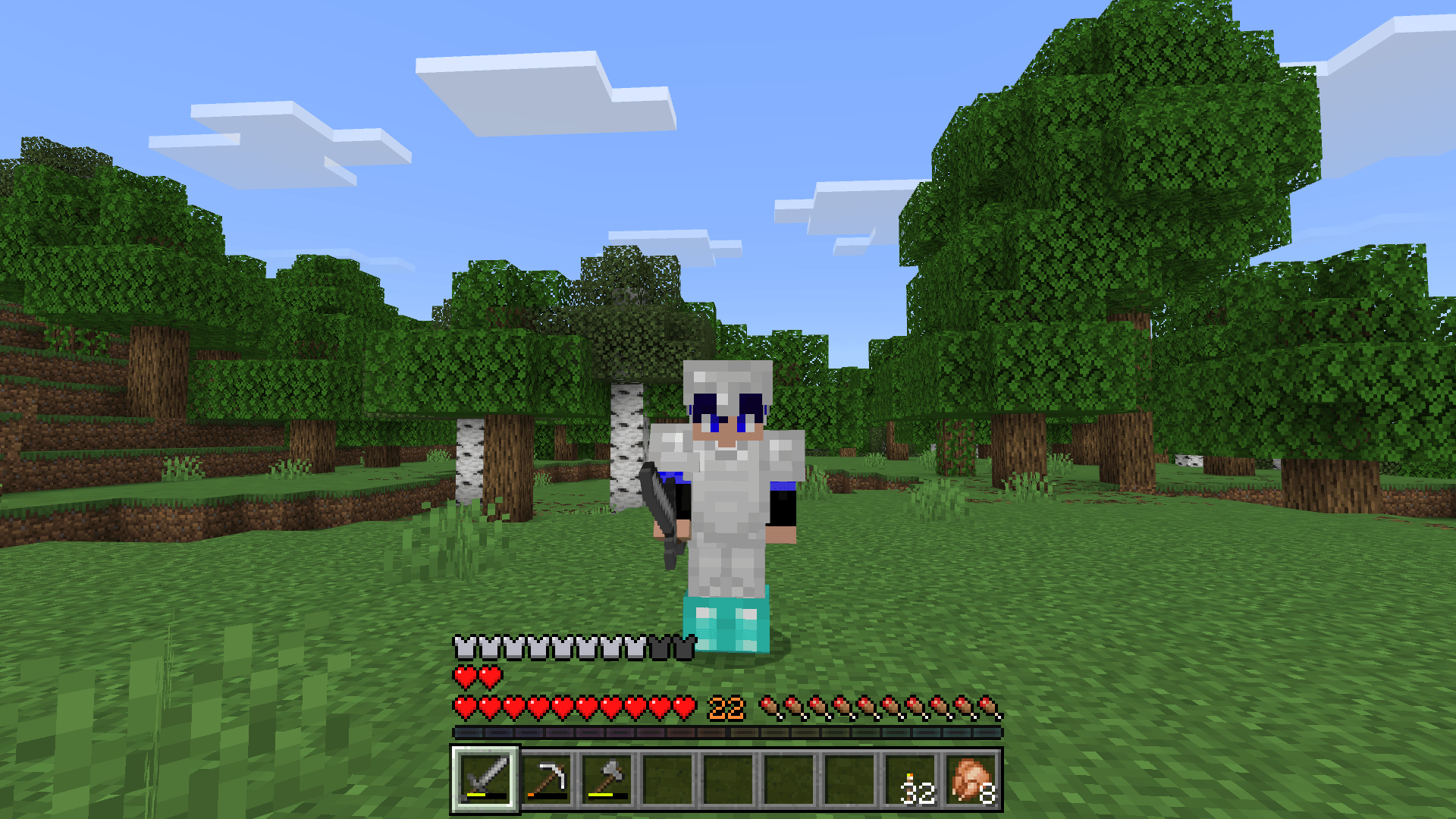Image resolution: width=1456 pixels, height=819 pixels.
Task: Click the experience progress bar above the hotbar
Action: [728, 733]
